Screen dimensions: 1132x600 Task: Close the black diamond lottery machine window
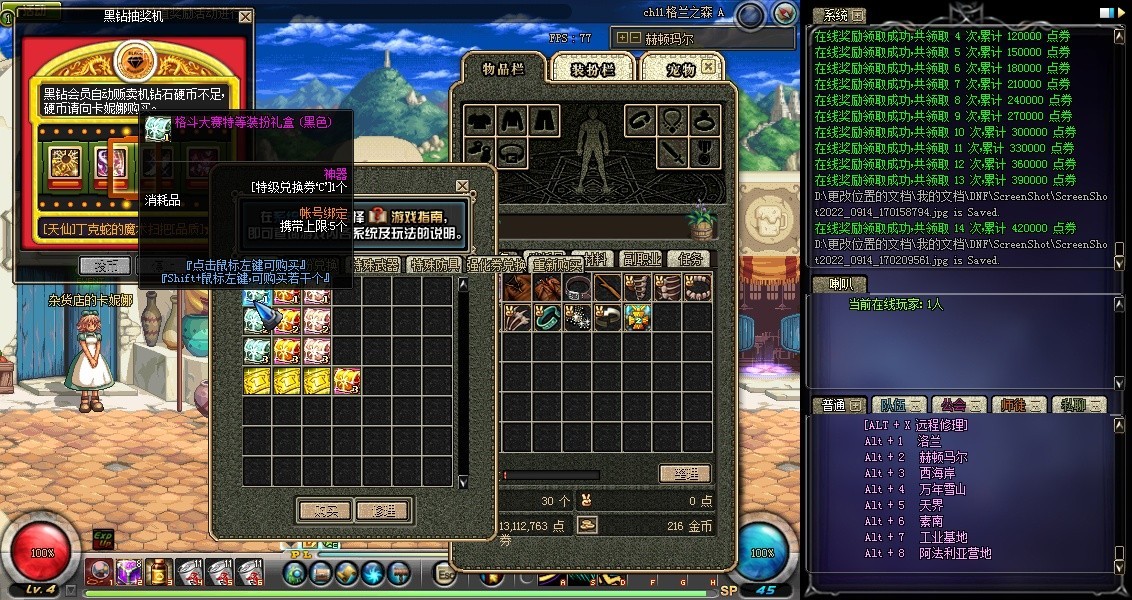pos(246,17)
